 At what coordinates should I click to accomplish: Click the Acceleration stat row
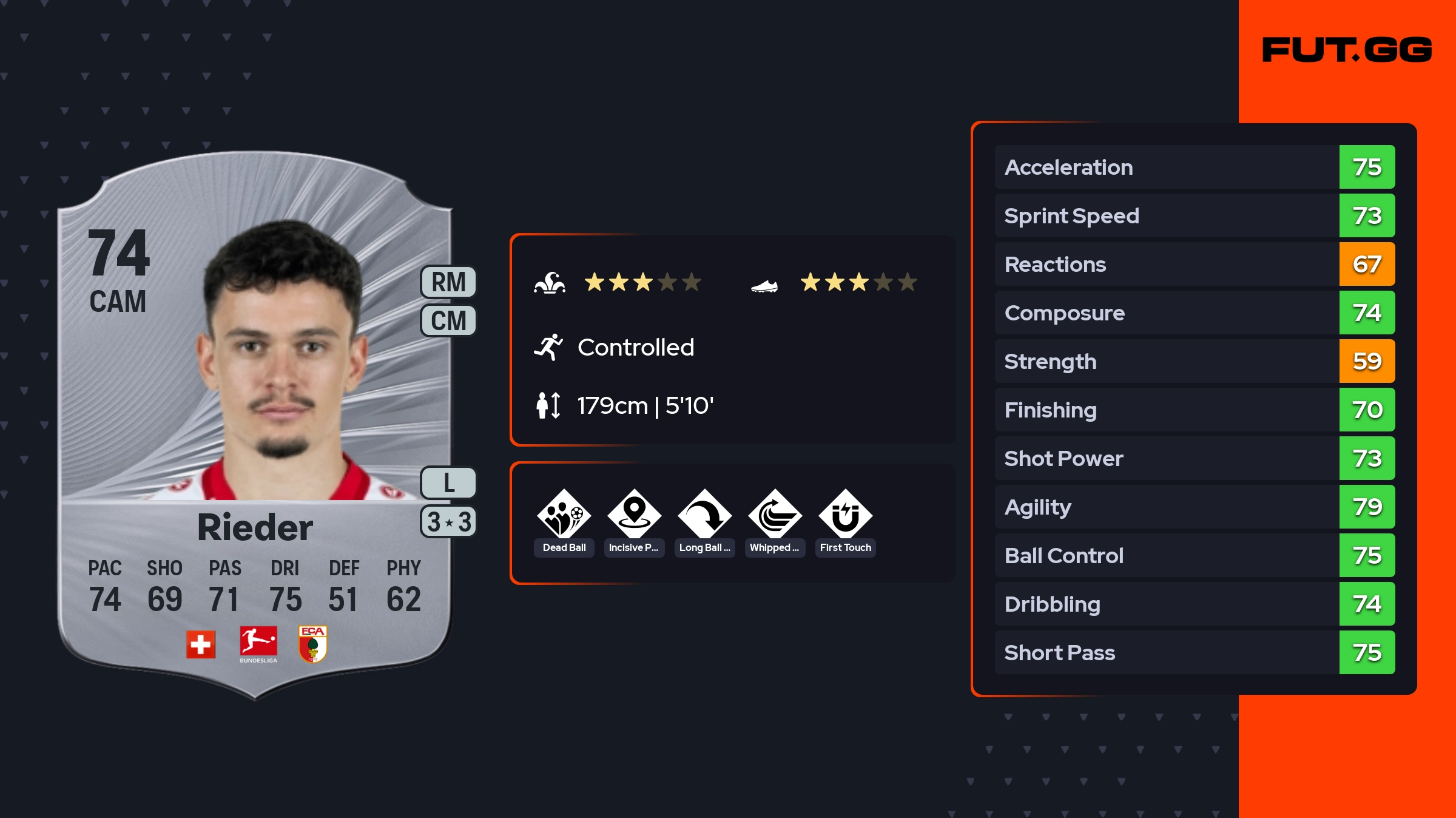tap(1194, 167)
